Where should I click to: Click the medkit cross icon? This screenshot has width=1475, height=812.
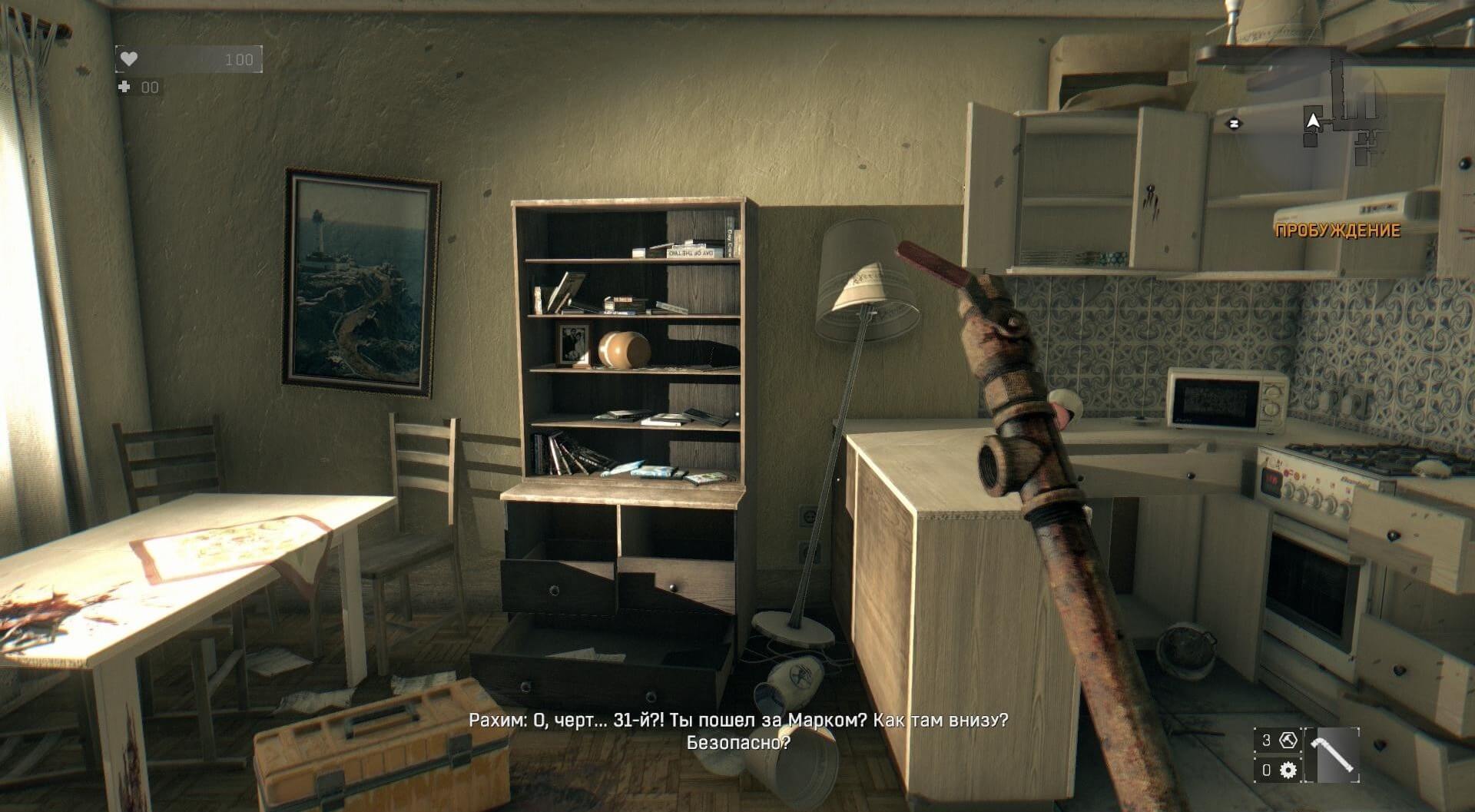[x=124, y=86]
